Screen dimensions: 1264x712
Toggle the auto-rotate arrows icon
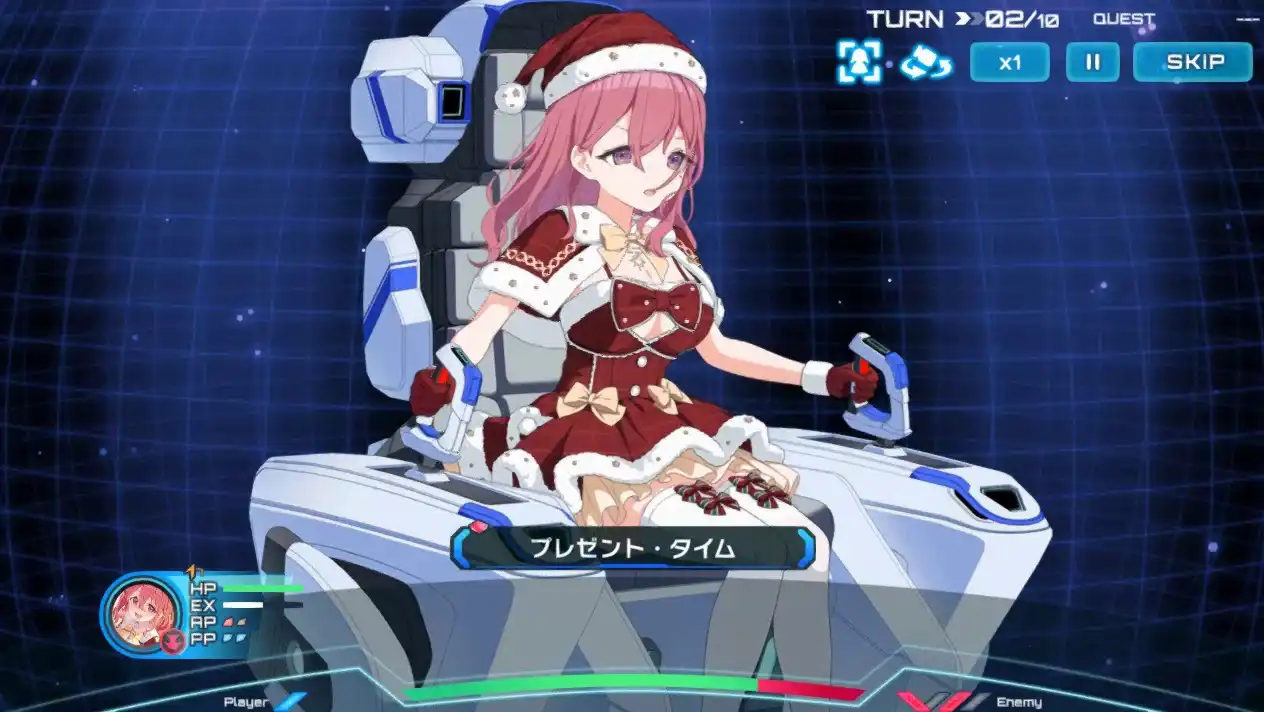point(926,62)
